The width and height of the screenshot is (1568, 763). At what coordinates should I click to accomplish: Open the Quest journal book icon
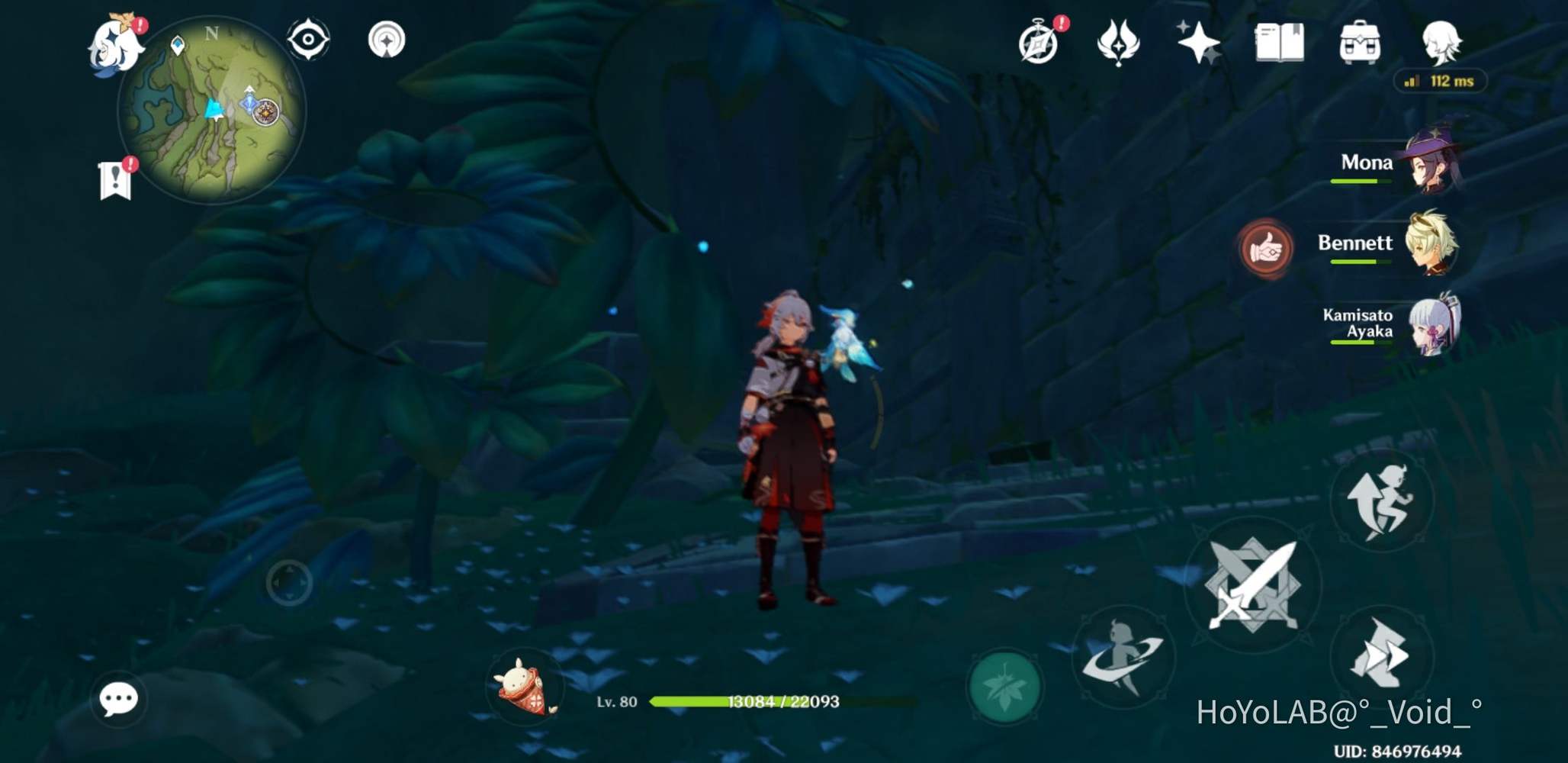1280,43
